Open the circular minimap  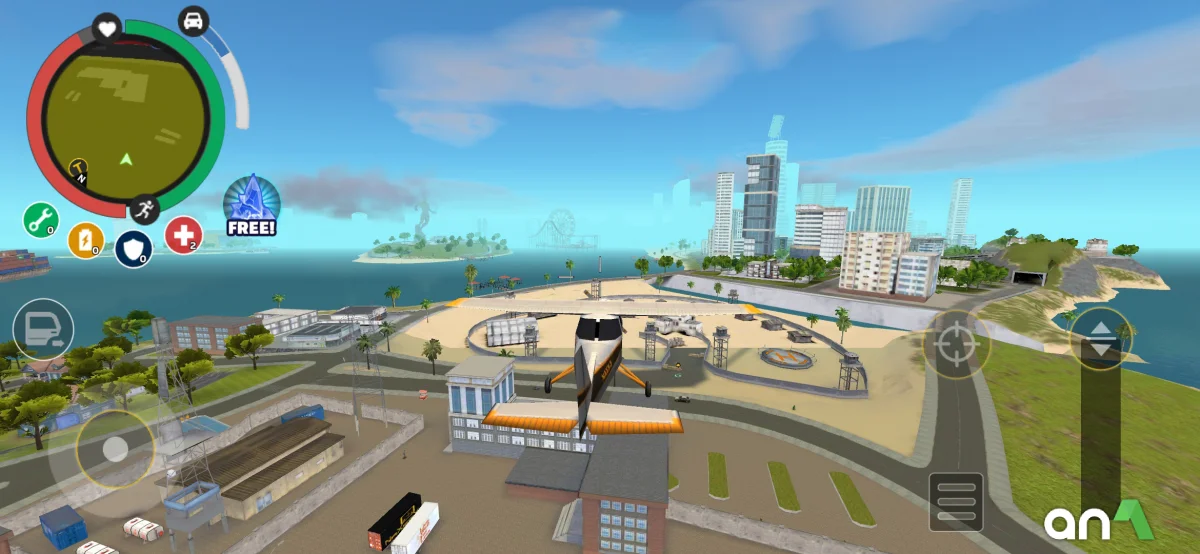[x=125, y=118]
